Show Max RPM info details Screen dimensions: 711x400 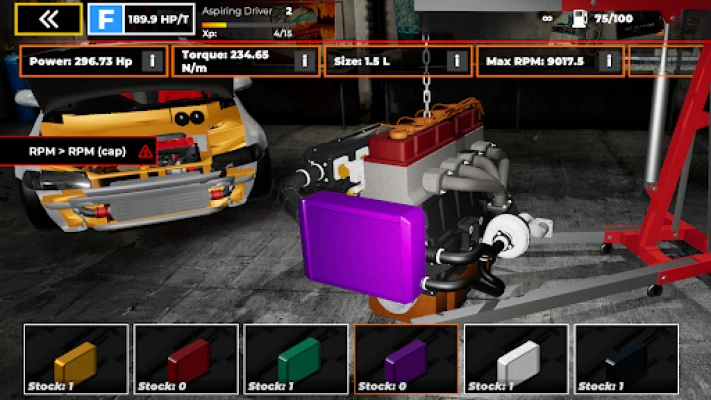click(608, 61)
